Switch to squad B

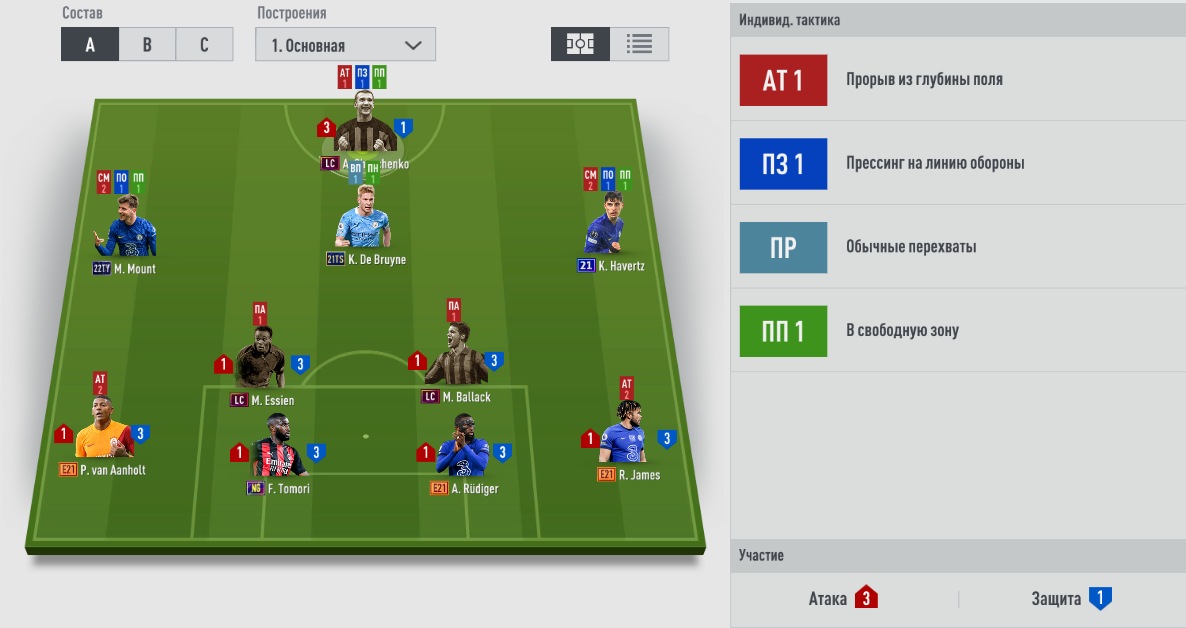click(147, 45)
